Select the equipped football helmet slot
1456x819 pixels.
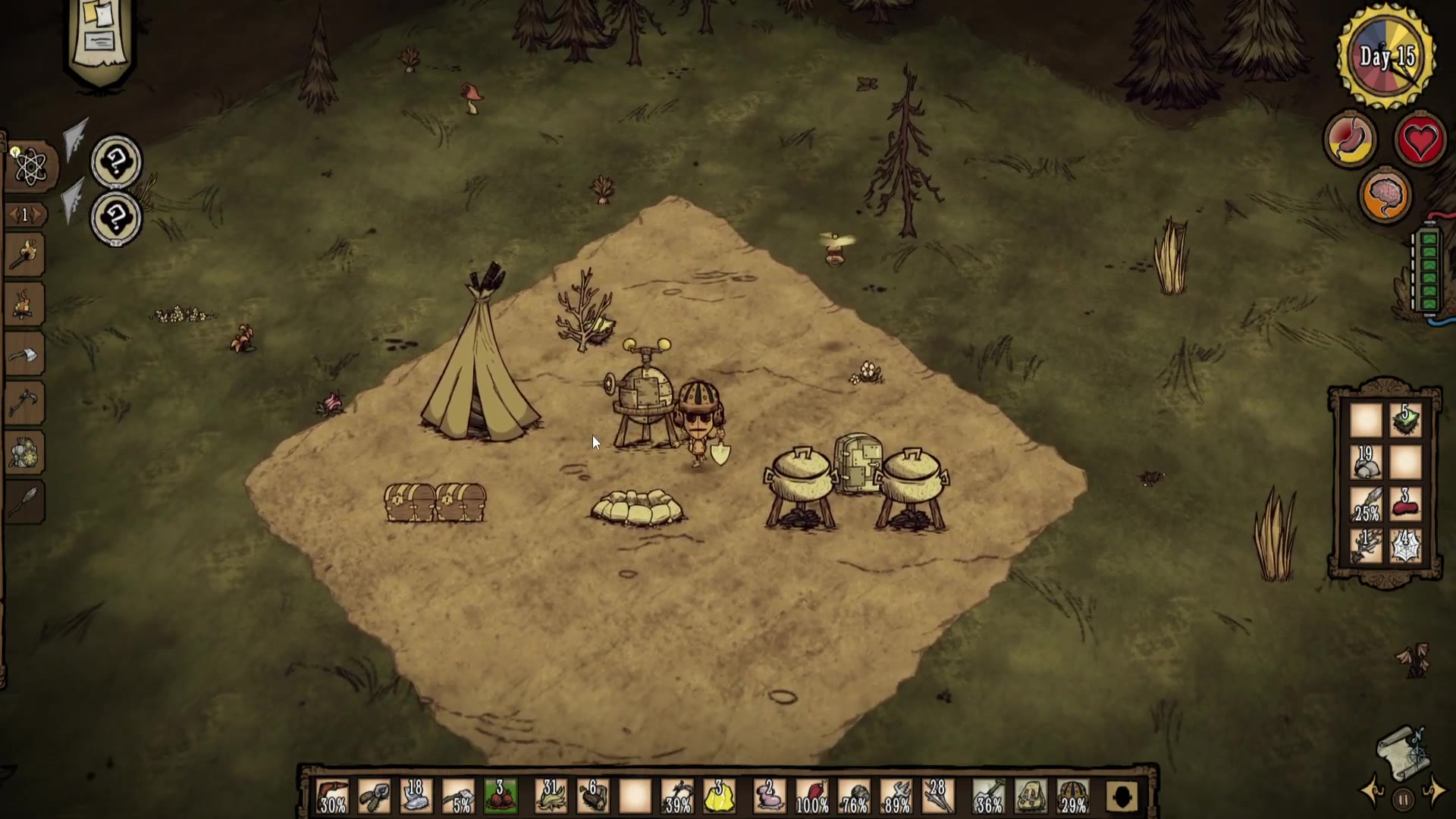pyautogui.click(x=1073, y=796)
